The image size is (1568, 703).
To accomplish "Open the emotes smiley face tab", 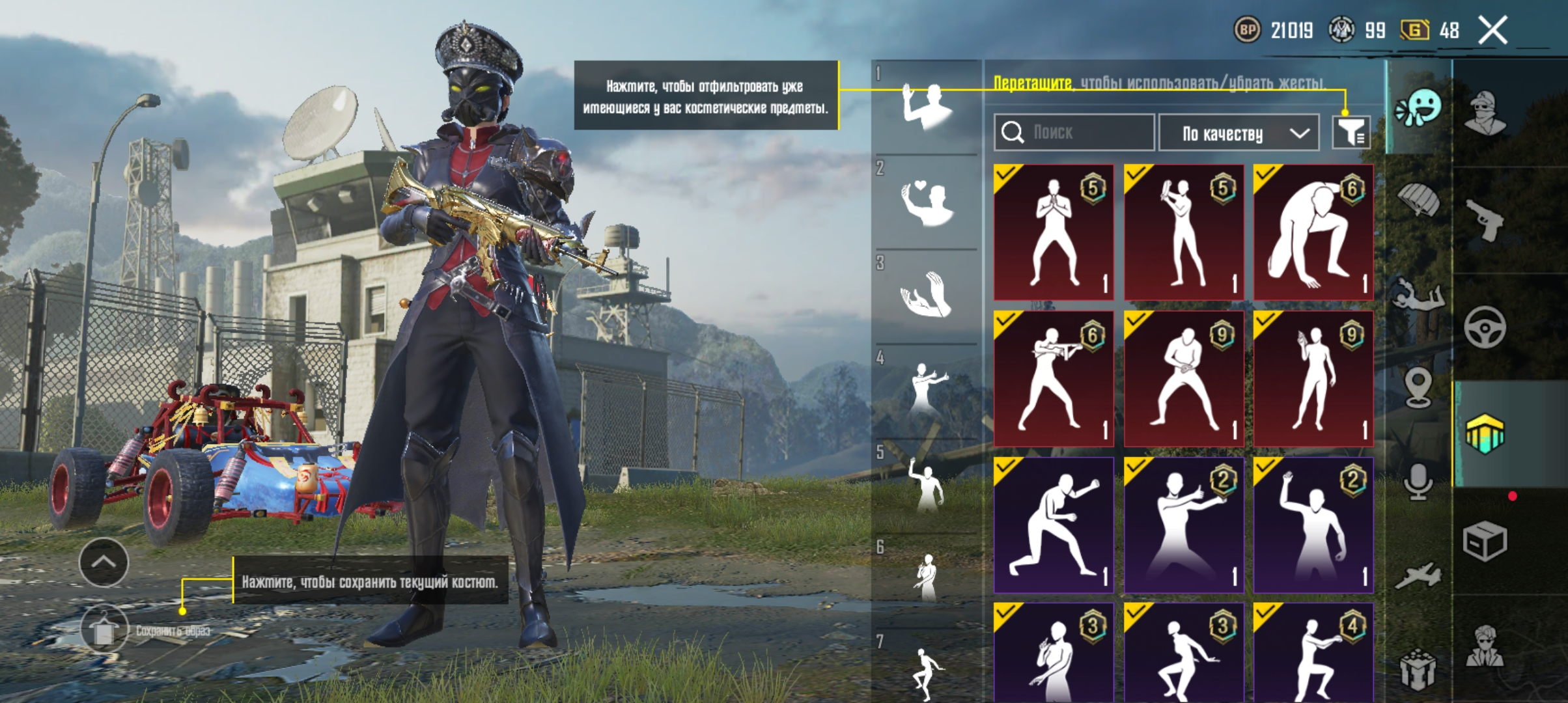I will tap(1420, 109).
